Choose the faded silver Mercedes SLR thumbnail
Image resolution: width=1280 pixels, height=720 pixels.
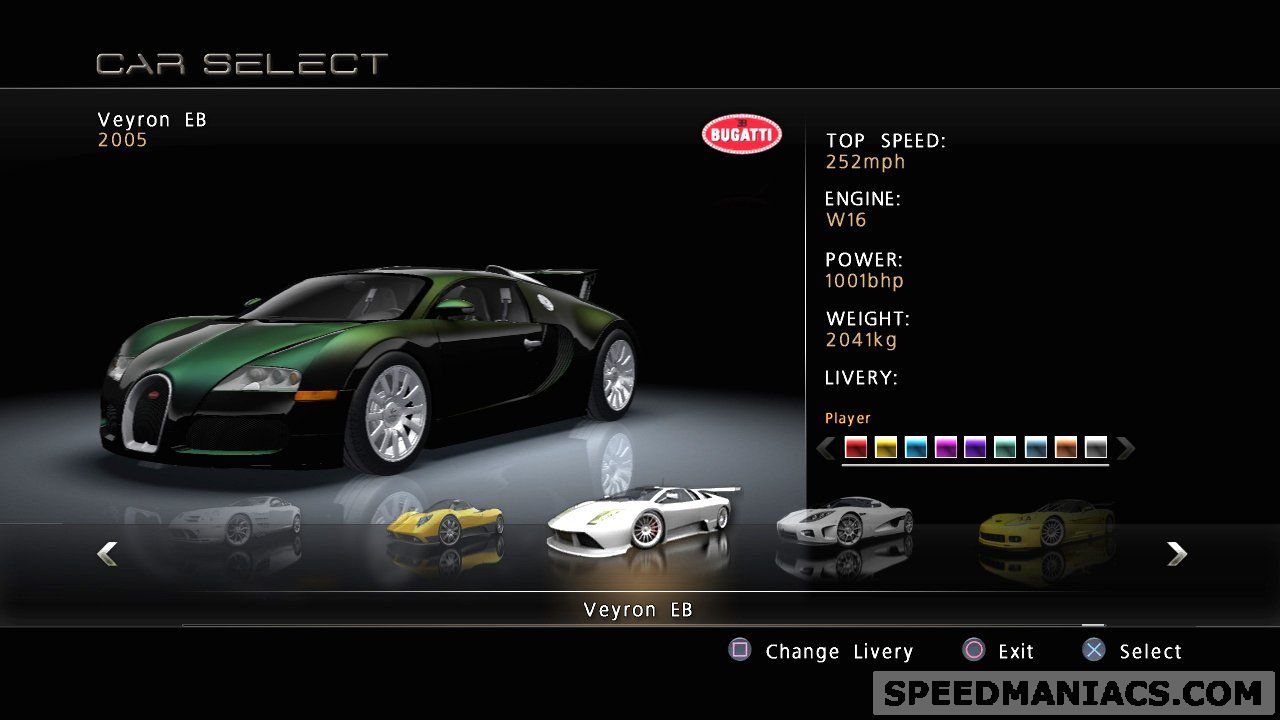click(x=236, y=521)
